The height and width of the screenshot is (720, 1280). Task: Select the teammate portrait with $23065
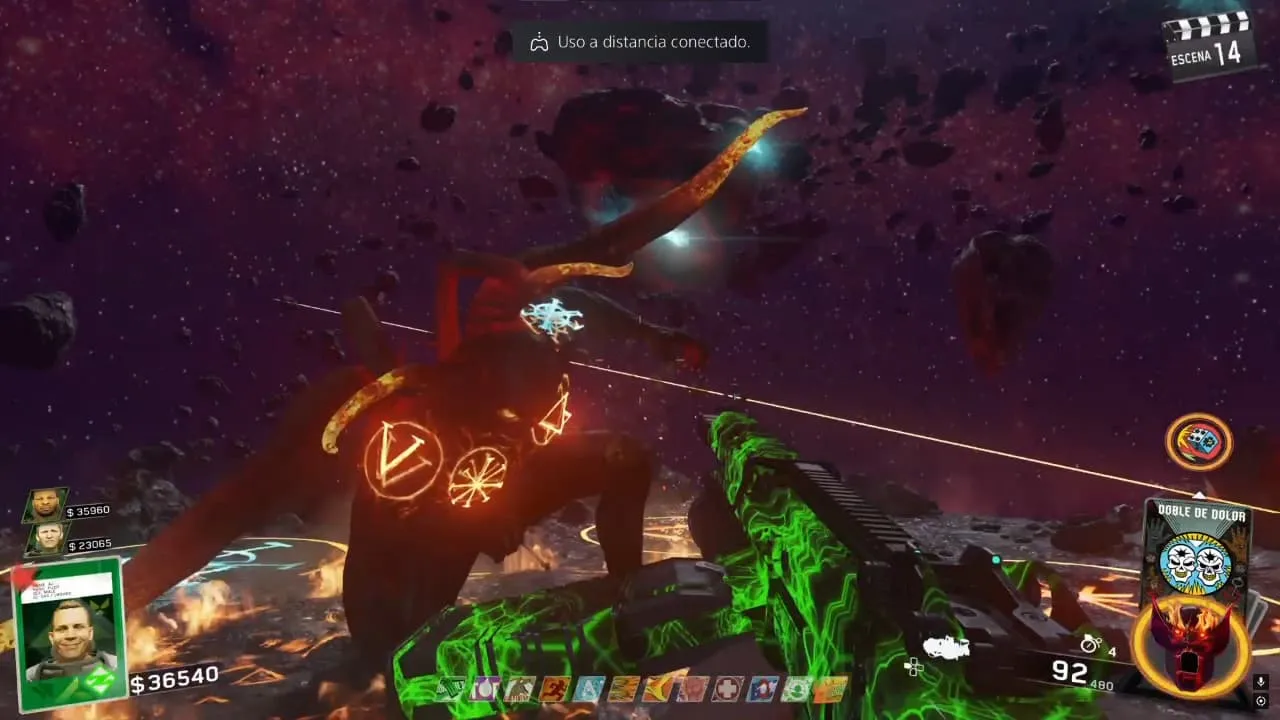click(45, 540)
